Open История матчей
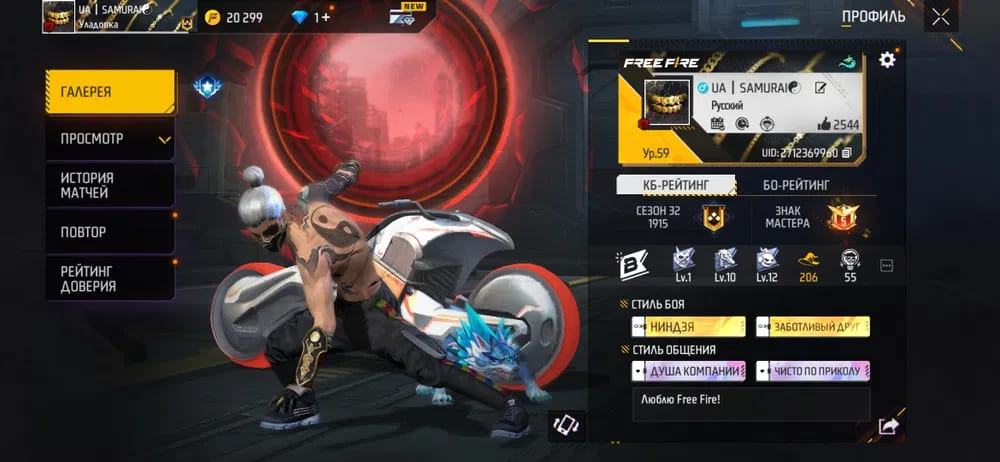The image size is (1000, 462). [x=109, y=185]
